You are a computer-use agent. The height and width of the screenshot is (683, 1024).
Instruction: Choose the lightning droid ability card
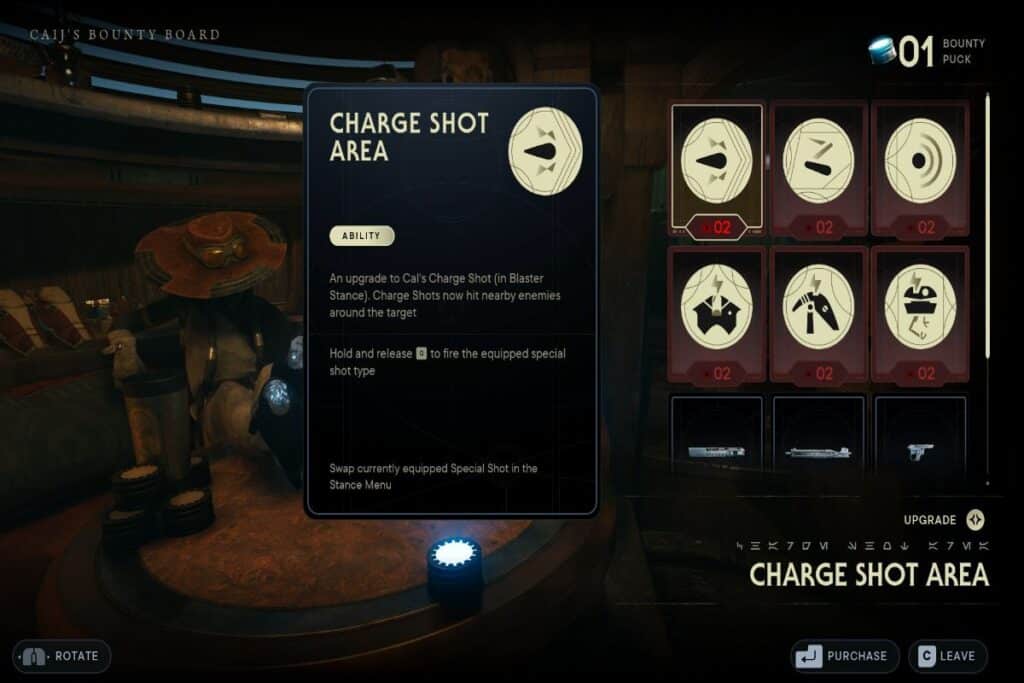pos(920,313)
